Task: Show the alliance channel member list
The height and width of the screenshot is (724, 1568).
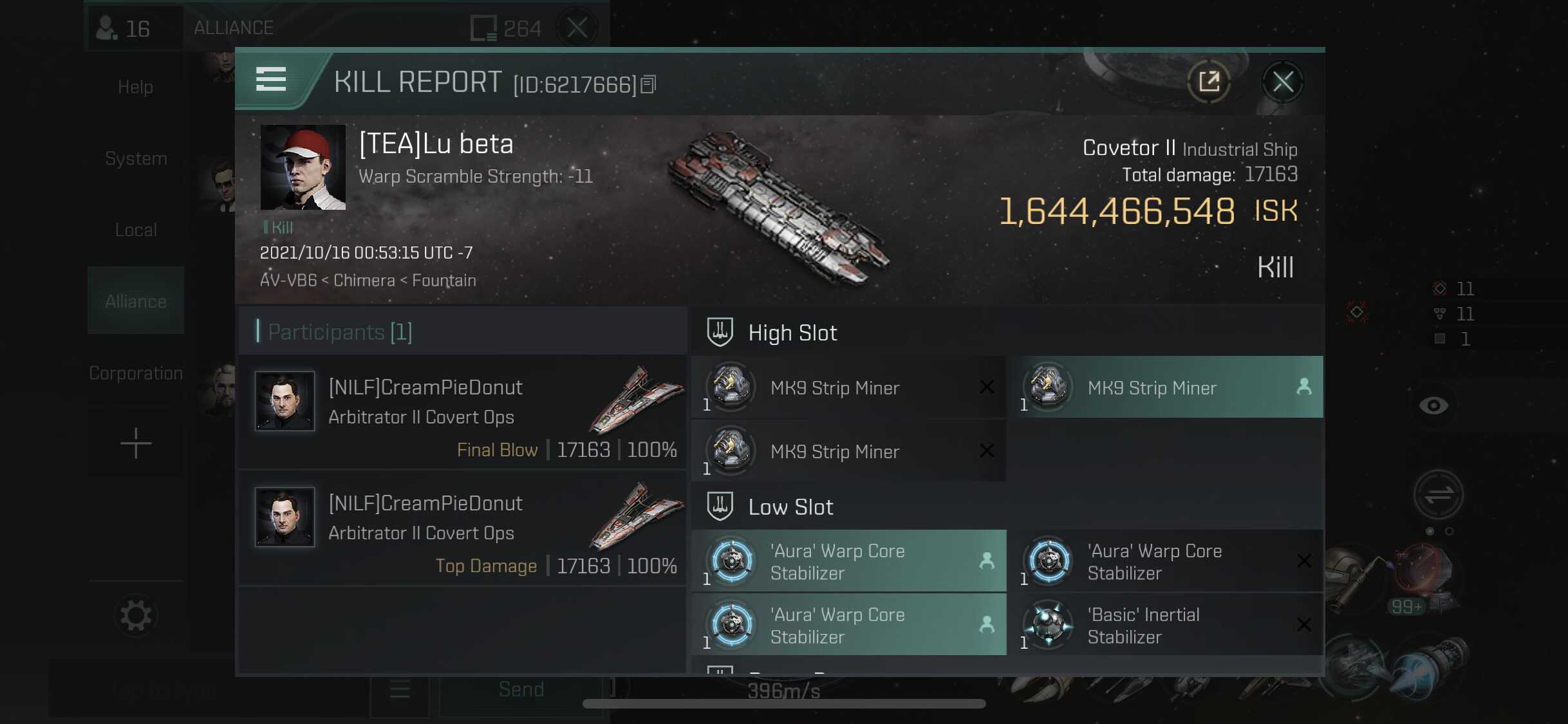Action: (122, 28)
